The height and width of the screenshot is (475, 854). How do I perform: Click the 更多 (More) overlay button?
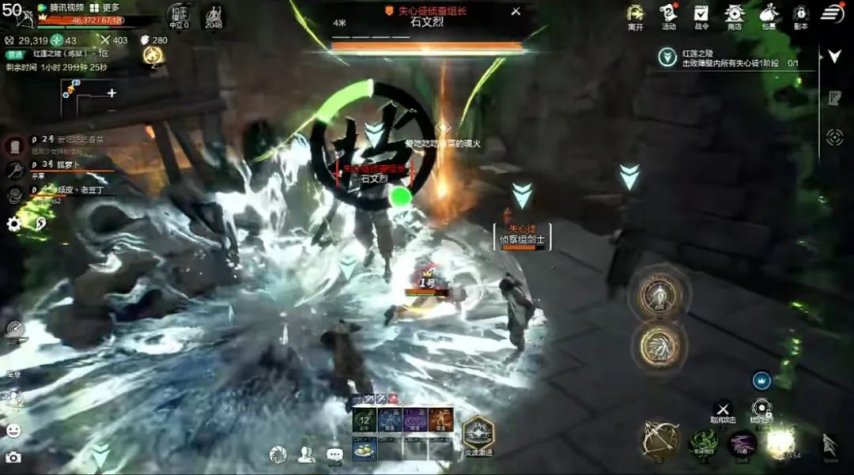click(104, 7)
